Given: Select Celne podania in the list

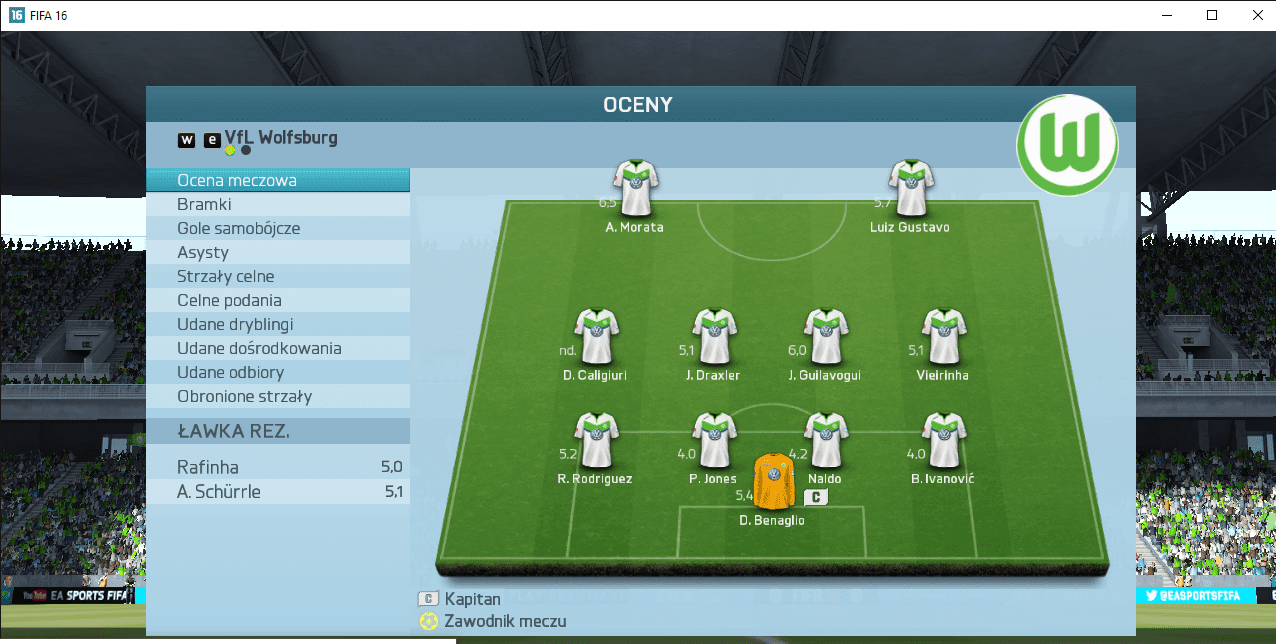Looking at the screenshot, I should tap(278, 301).
